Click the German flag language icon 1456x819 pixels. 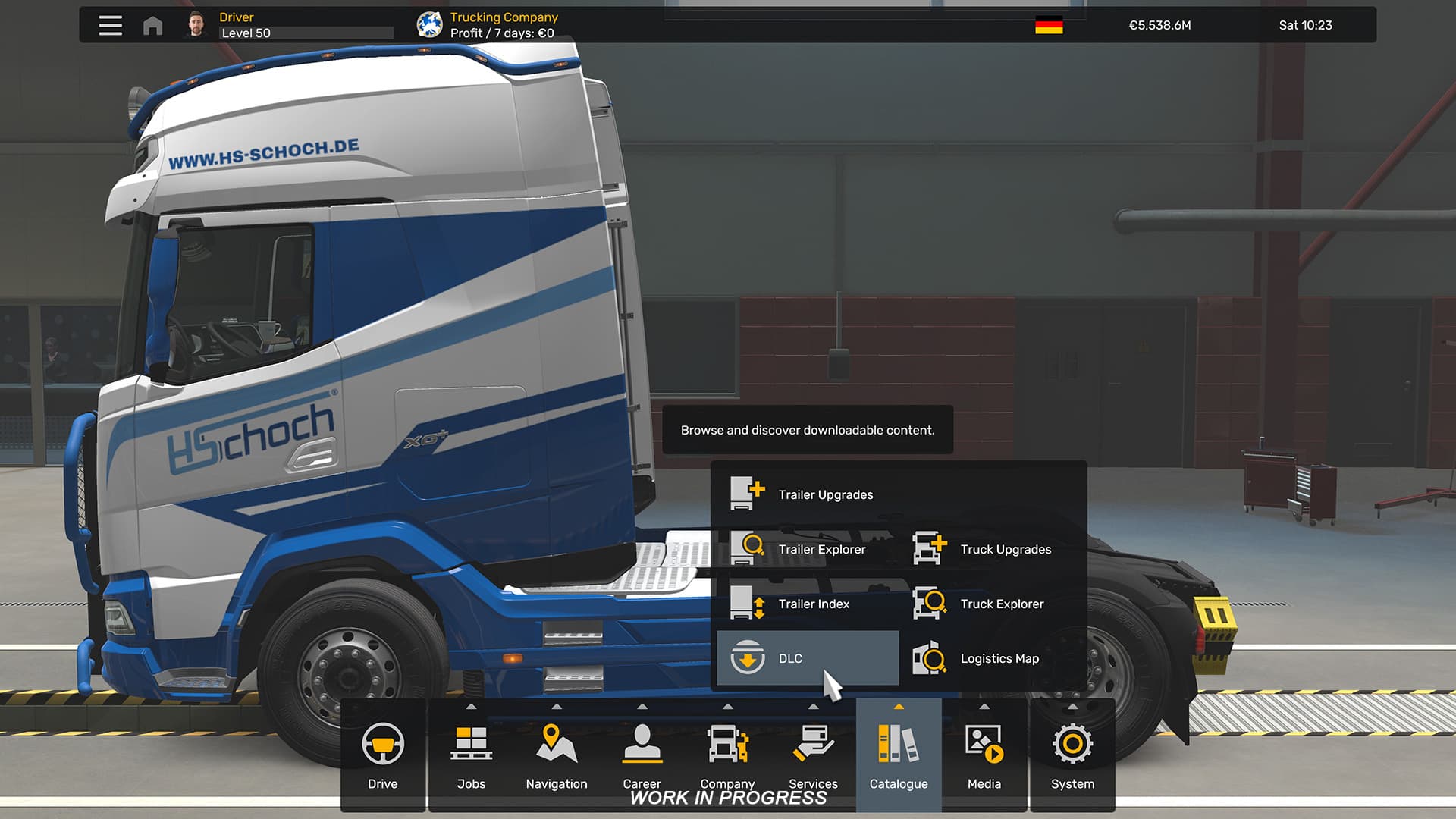click(x=1048, y=26)
